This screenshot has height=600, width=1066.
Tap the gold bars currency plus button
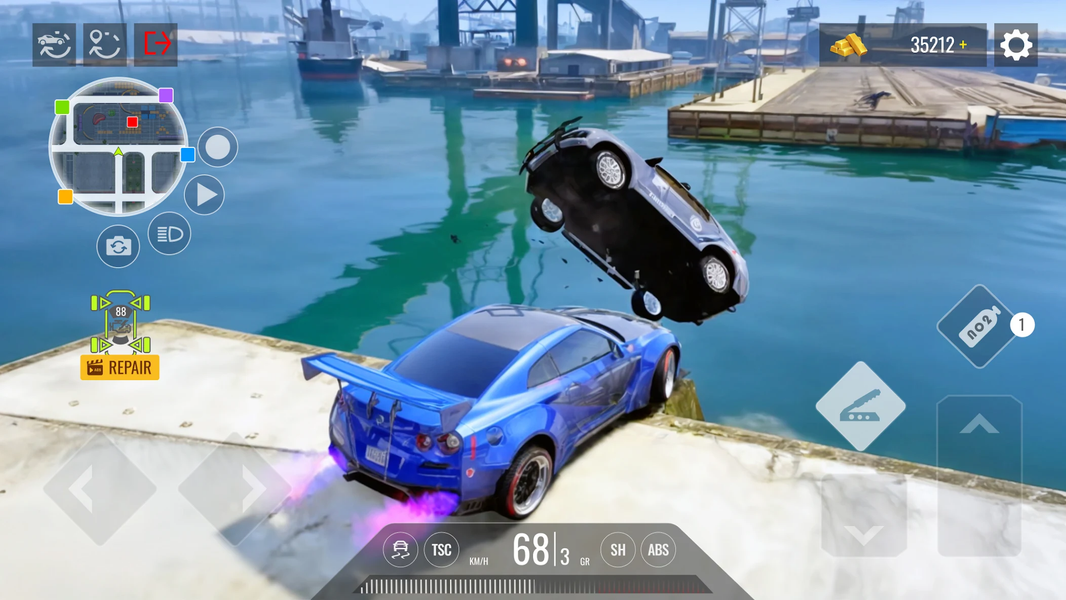tap(963, 45)
